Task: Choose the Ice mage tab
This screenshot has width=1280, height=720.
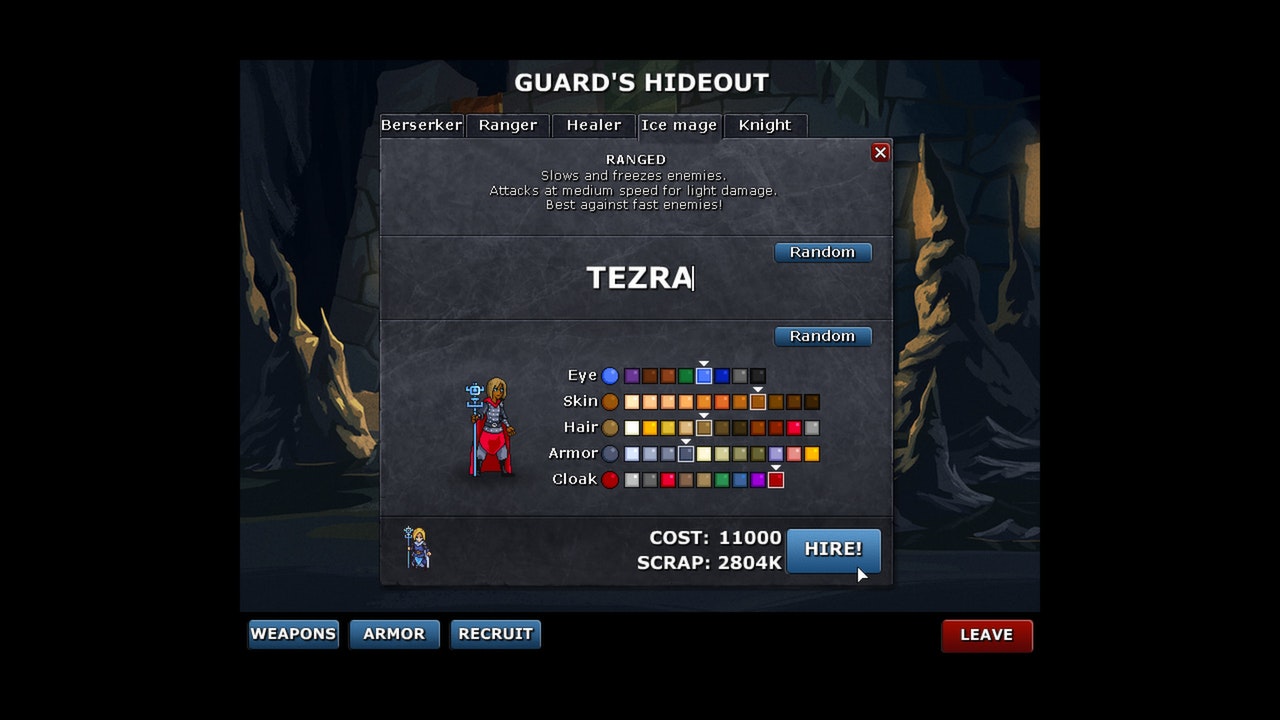Action: tap(679, 125)
